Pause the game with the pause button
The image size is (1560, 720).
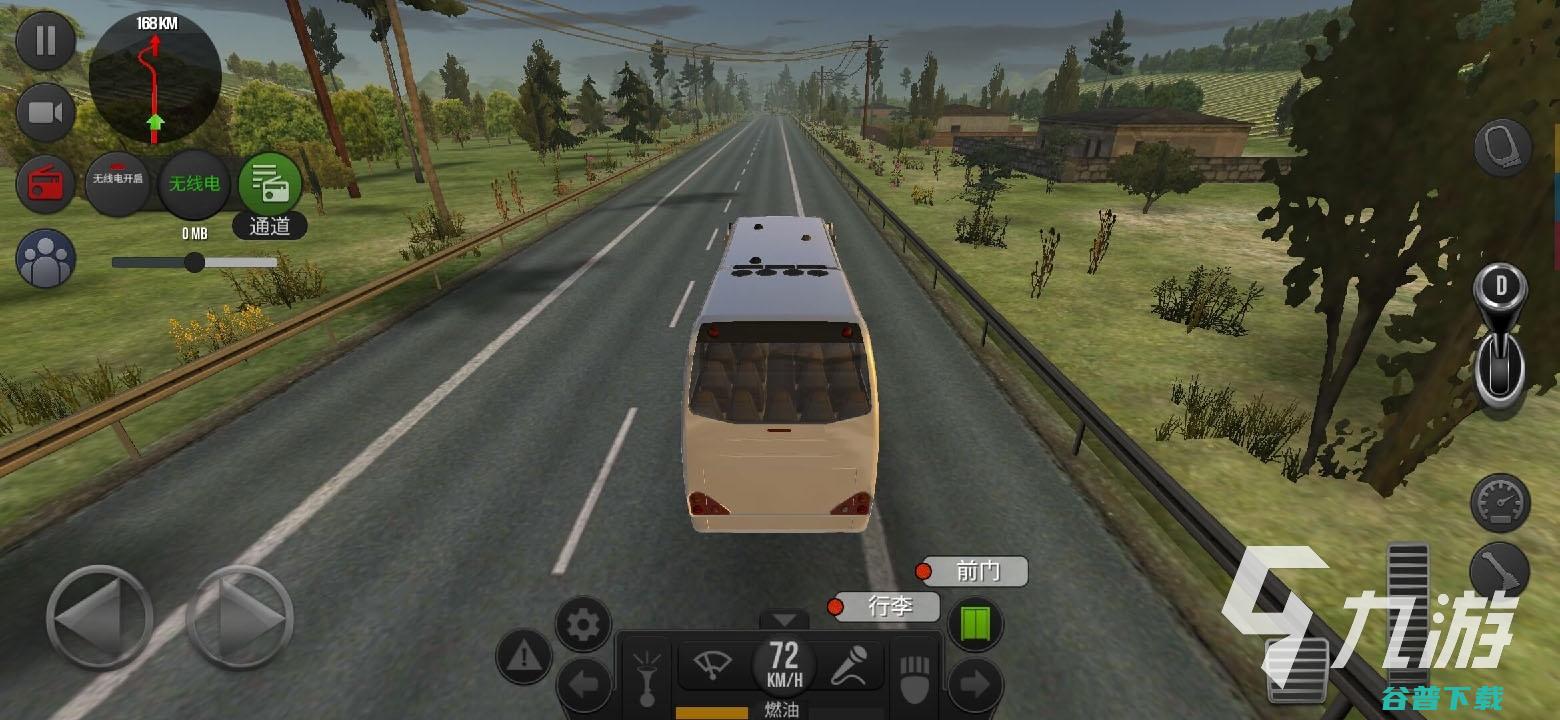45,40
